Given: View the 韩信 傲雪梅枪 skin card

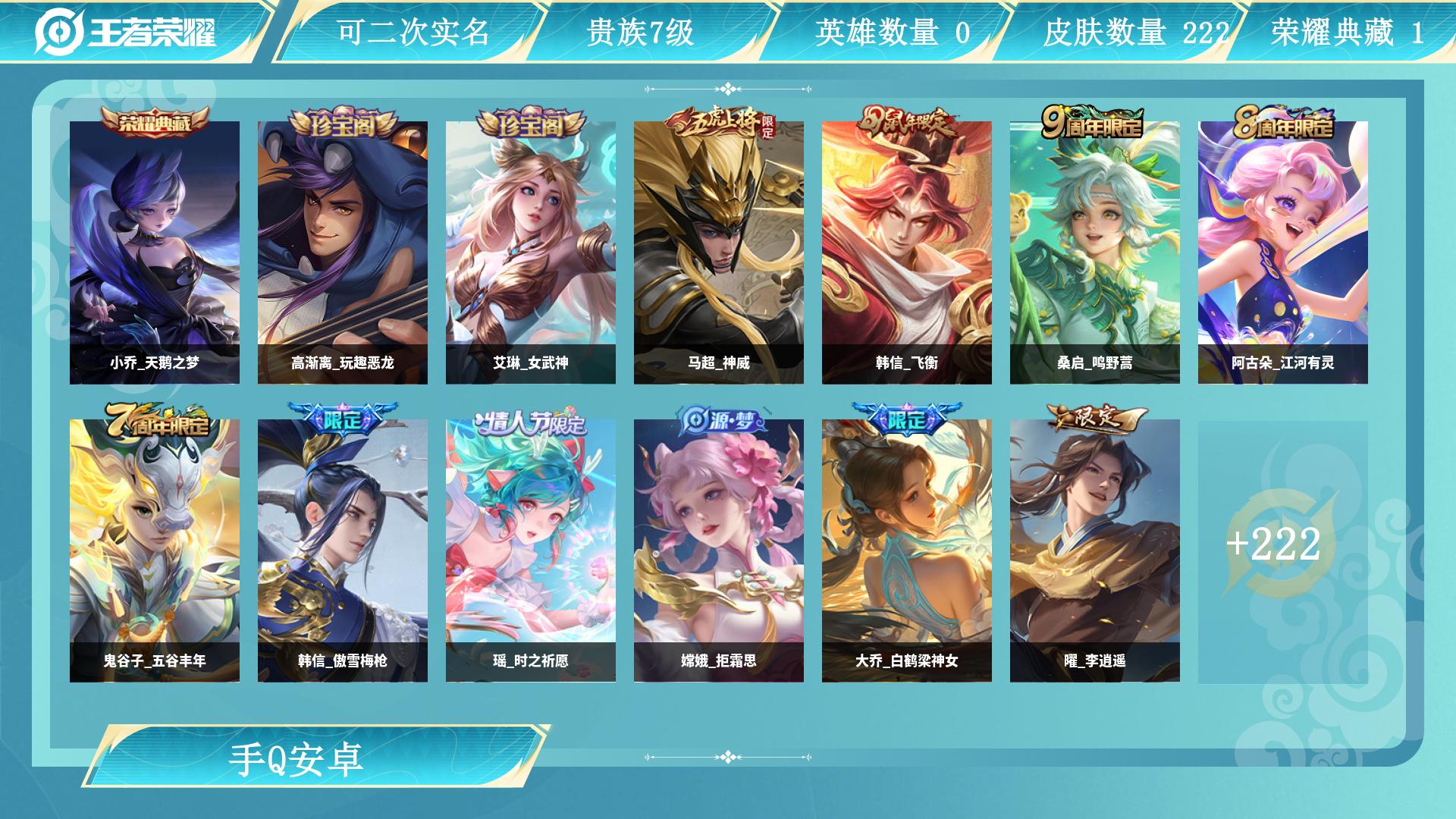Looking at the screenshot, I should [x=343, y=551].
